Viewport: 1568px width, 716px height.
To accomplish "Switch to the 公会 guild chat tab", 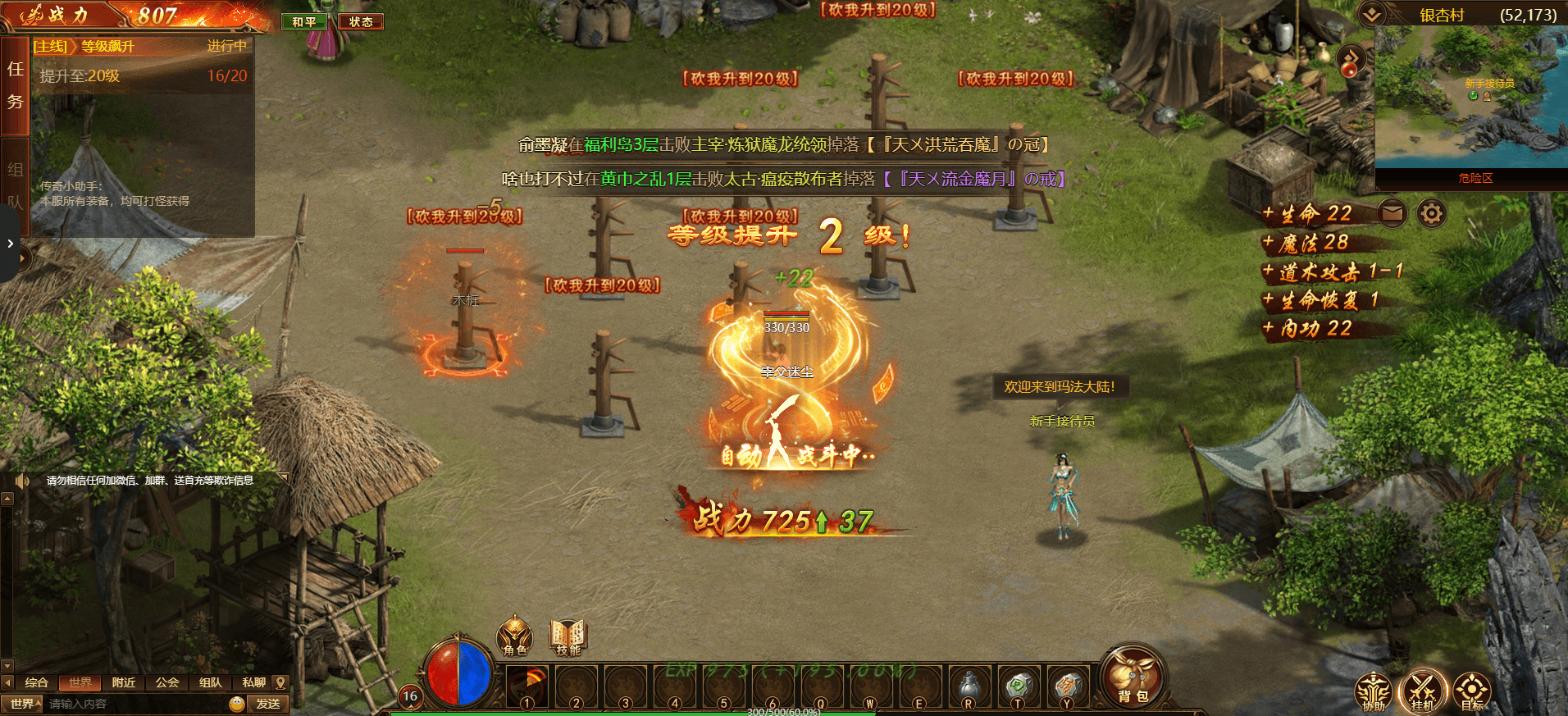I will pyautogui.click(x=167, y=682).
